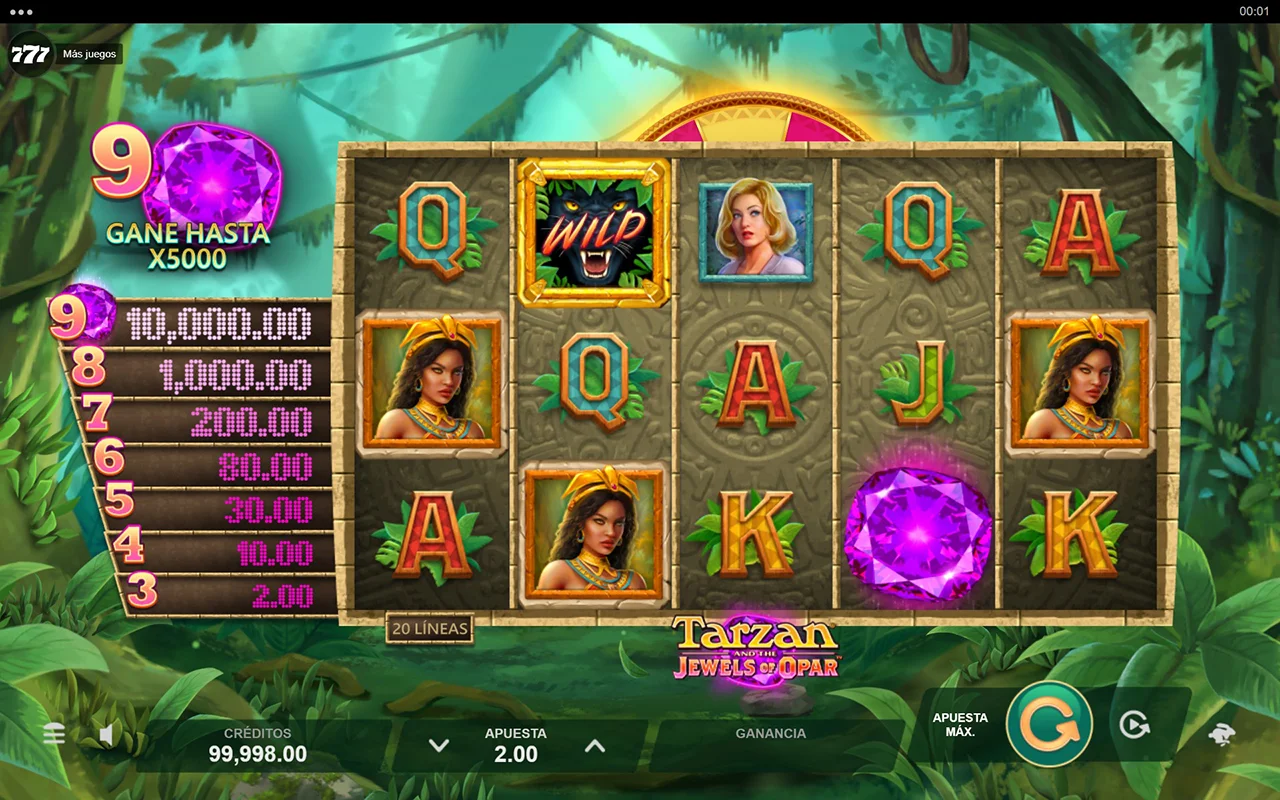Image resolution: width=1280 pixels, height=800 pixels.
Task: Increase the bet with the up arrow
Action: 594,746
